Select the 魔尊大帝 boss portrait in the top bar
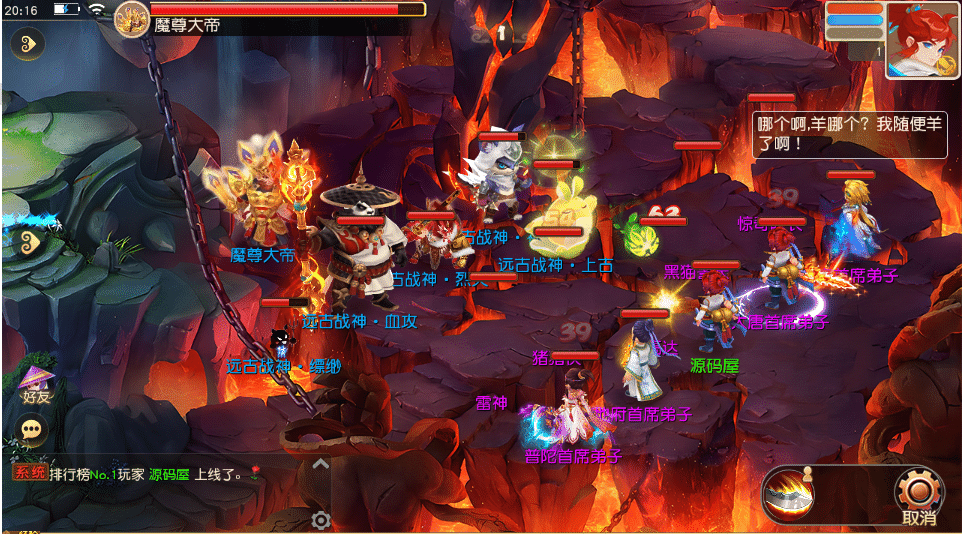Viewport: 962px width, 534px height. [x=131, y=18]
